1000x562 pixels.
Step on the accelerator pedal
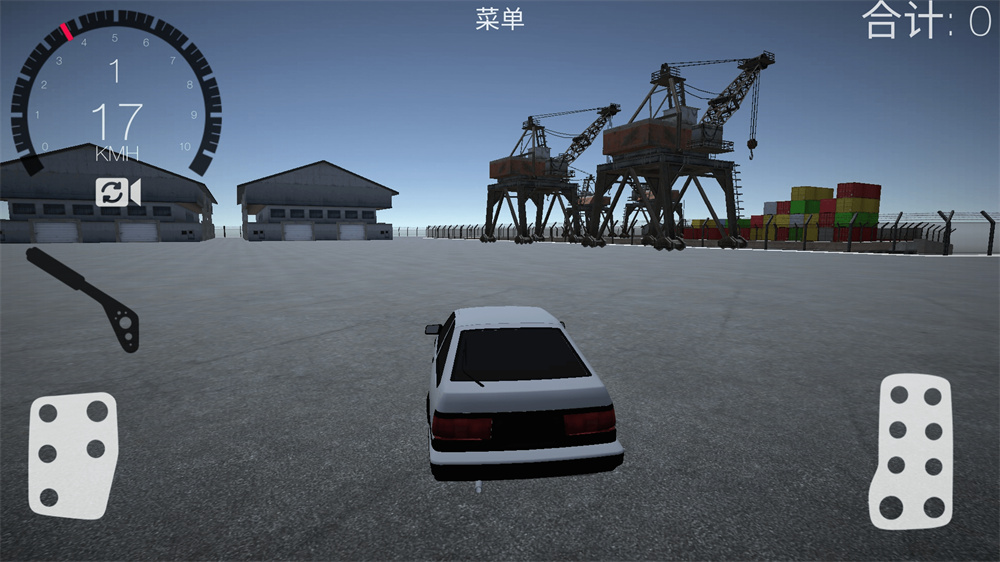coord(910,450)
